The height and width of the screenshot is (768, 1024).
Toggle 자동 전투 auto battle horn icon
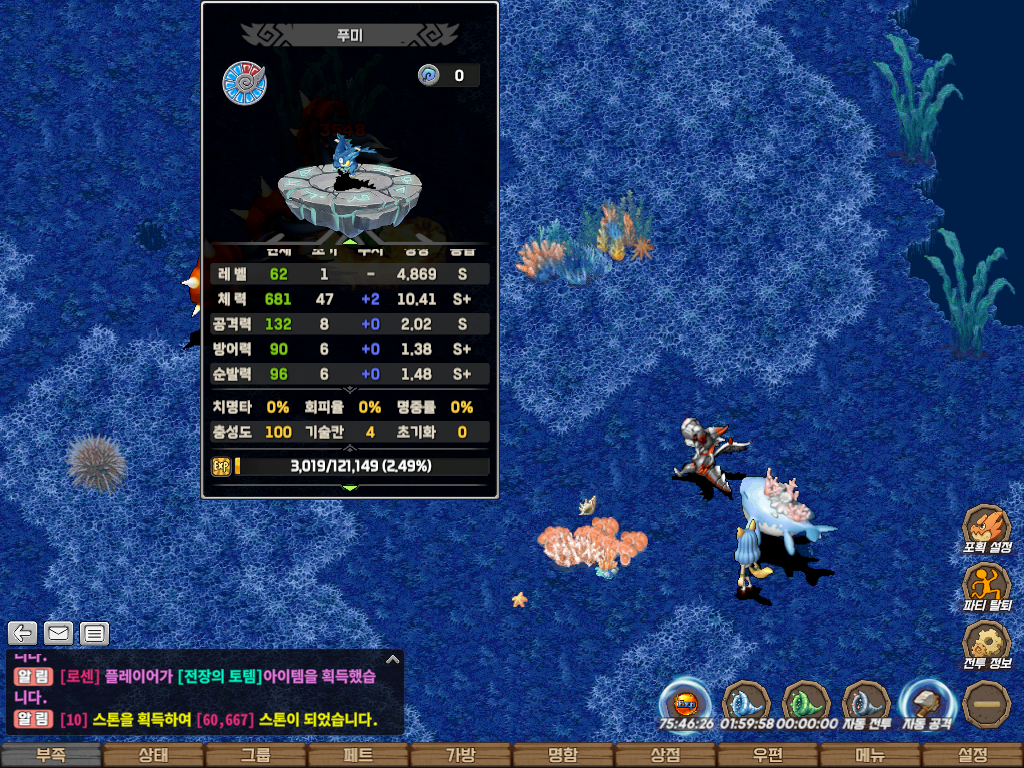click(866, 703)
